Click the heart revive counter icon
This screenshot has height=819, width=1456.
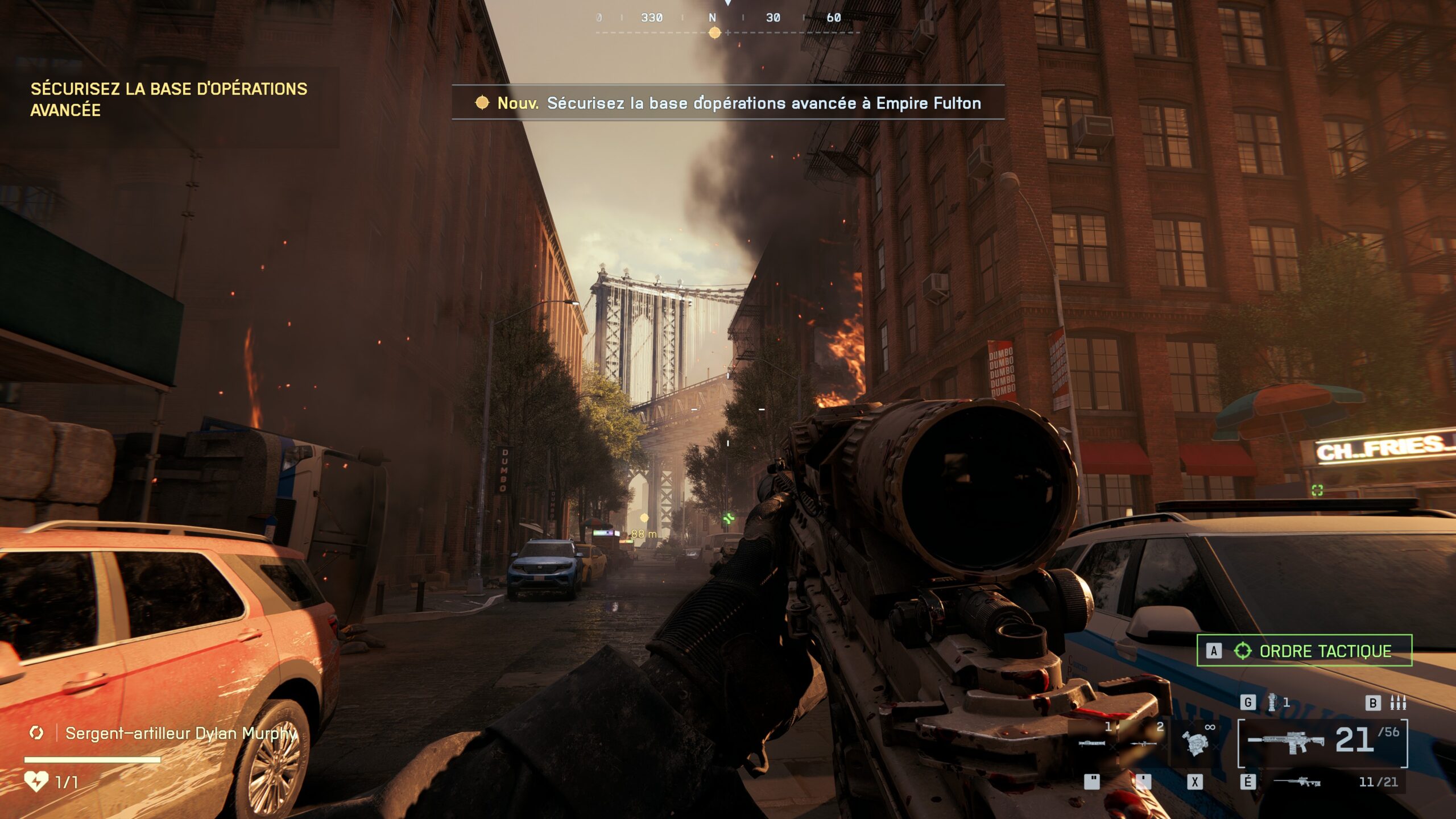click(36, 781)
